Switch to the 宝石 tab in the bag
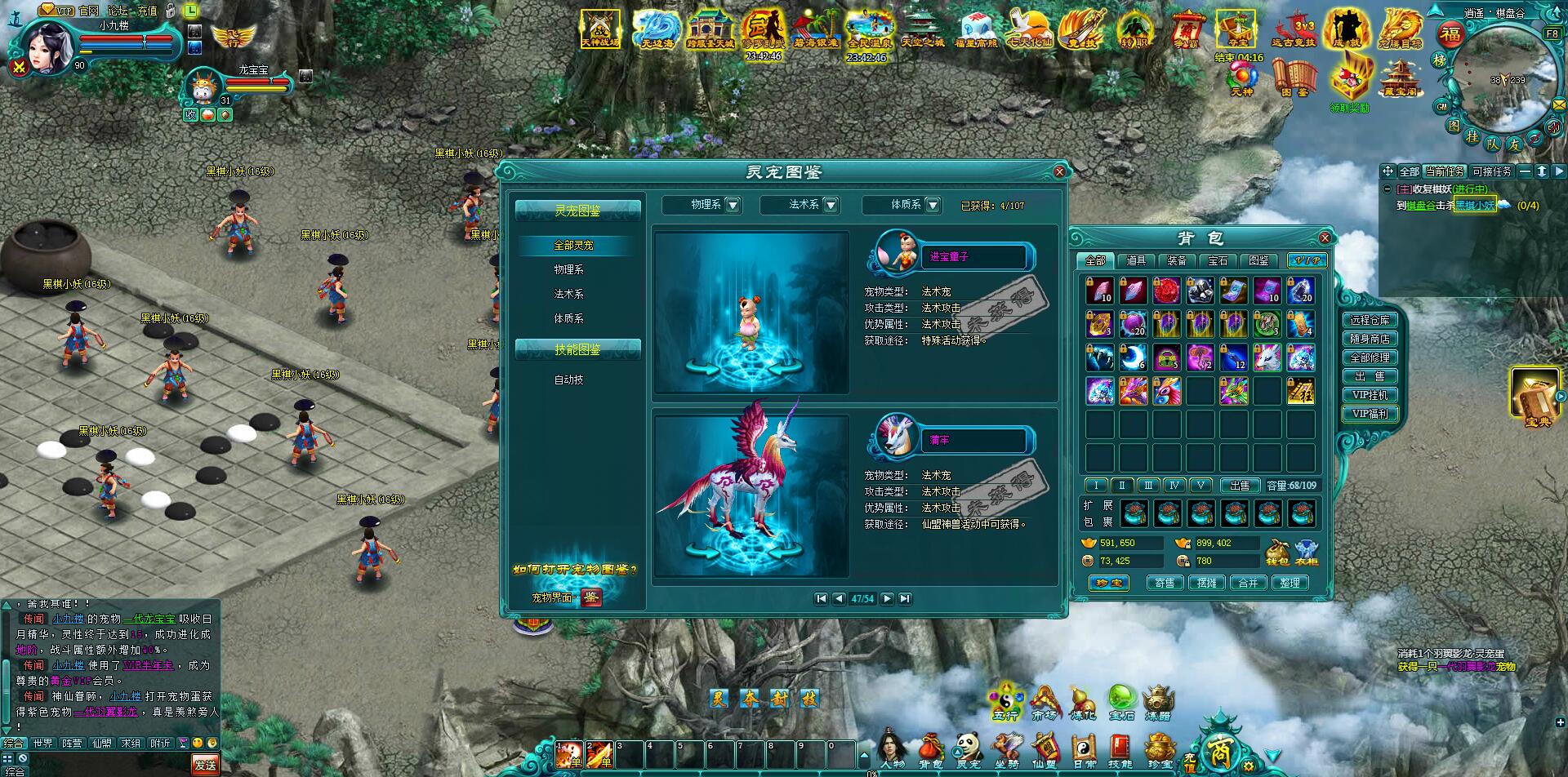This screenshot has width=1568, height=777. click(1218, 260)
